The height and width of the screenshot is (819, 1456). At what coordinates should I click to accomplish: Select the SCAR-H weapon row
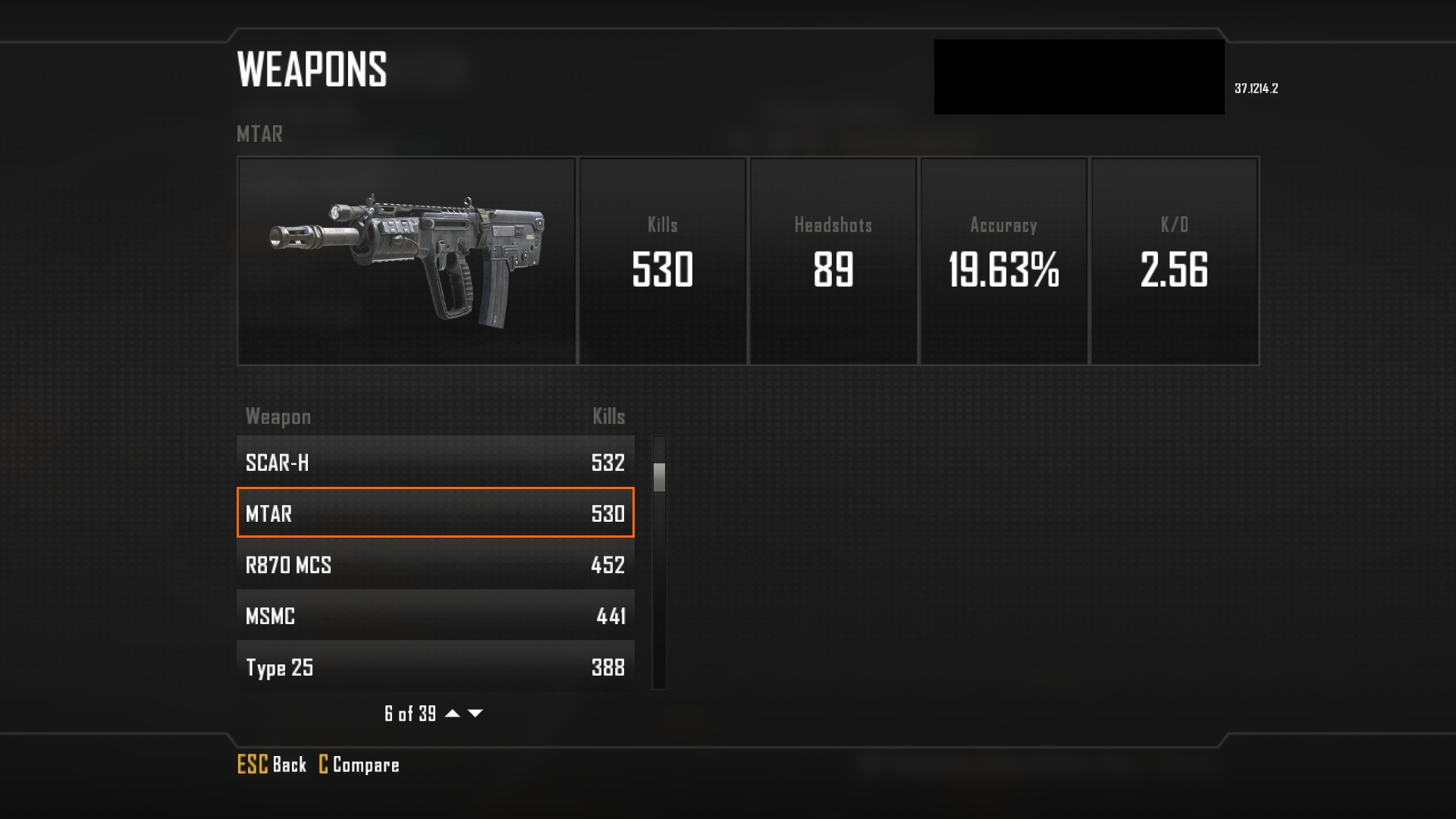coord(435,462)
